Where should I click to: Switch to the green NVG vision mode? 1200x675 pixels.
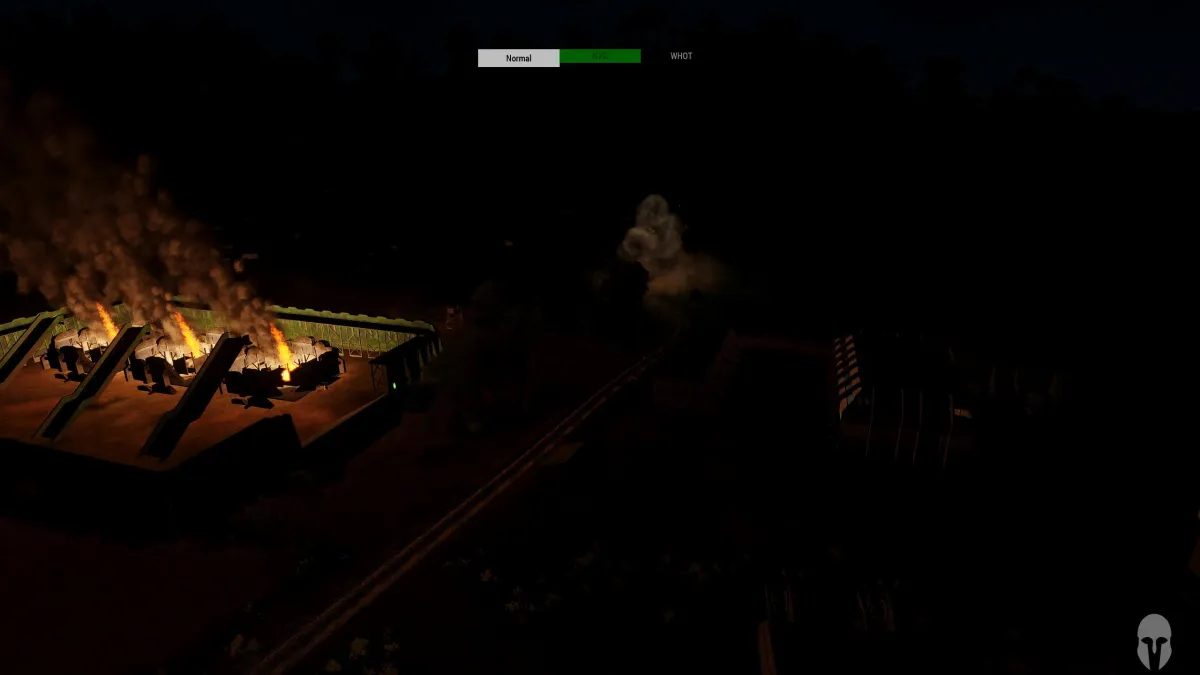[600, 57]
